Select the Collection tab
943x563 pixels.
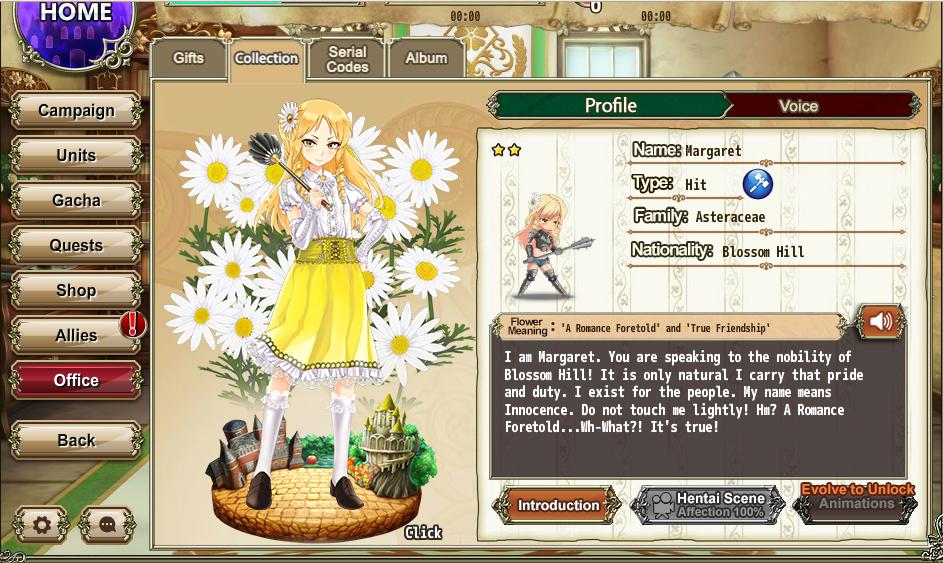click(266, 59)
